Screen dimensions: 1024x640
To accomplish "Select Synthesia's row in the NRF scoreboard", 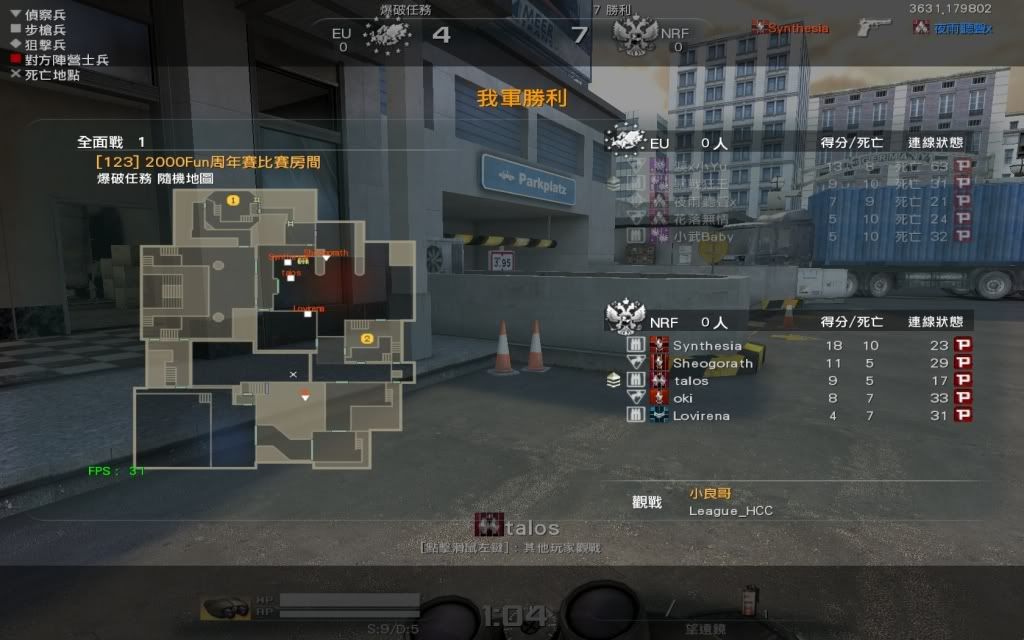I will pyautogui.click(x=707, y=346).
